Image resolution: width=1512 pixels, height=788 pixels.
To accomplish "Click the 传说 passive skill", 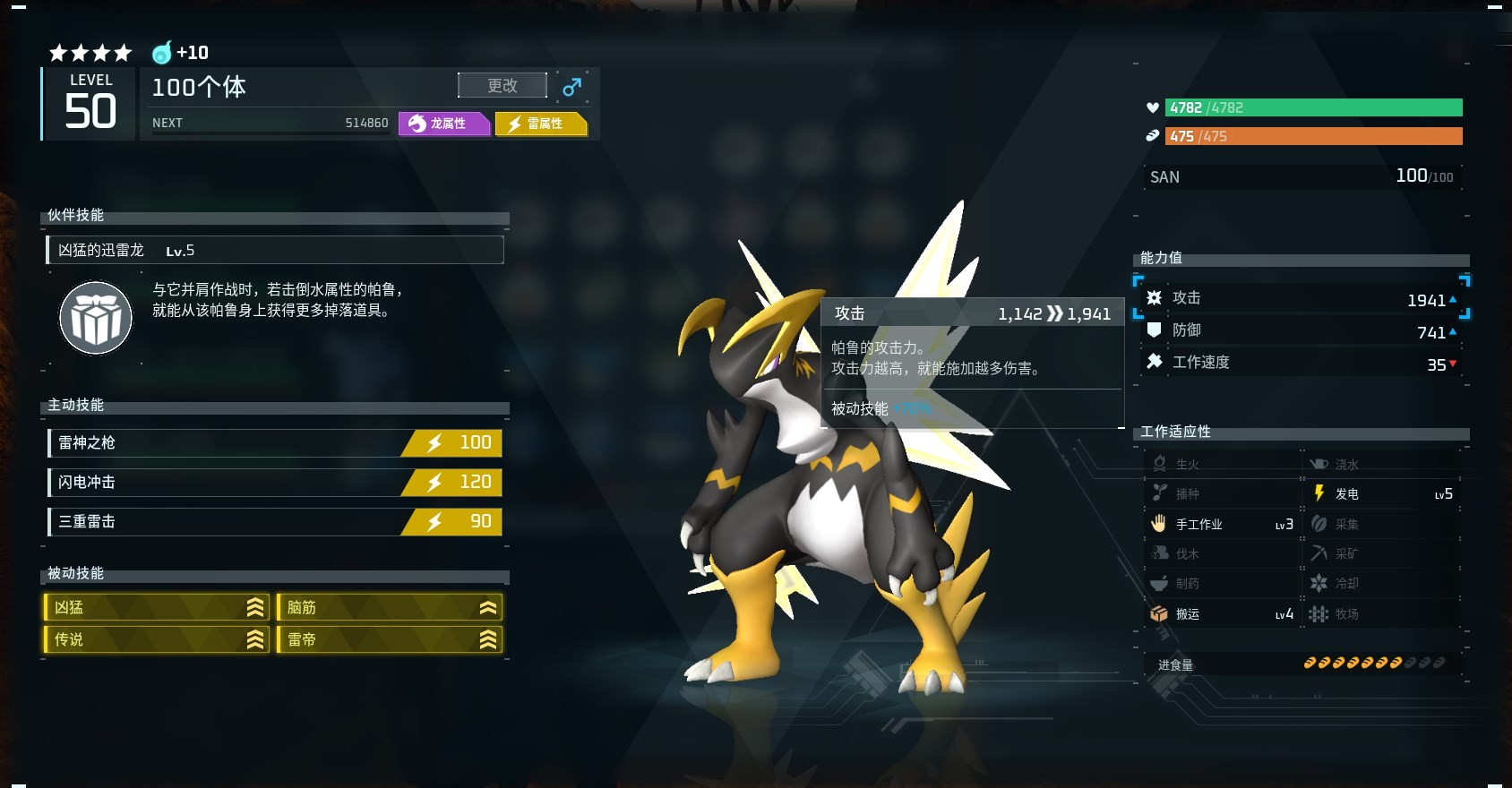I will 157,639.
